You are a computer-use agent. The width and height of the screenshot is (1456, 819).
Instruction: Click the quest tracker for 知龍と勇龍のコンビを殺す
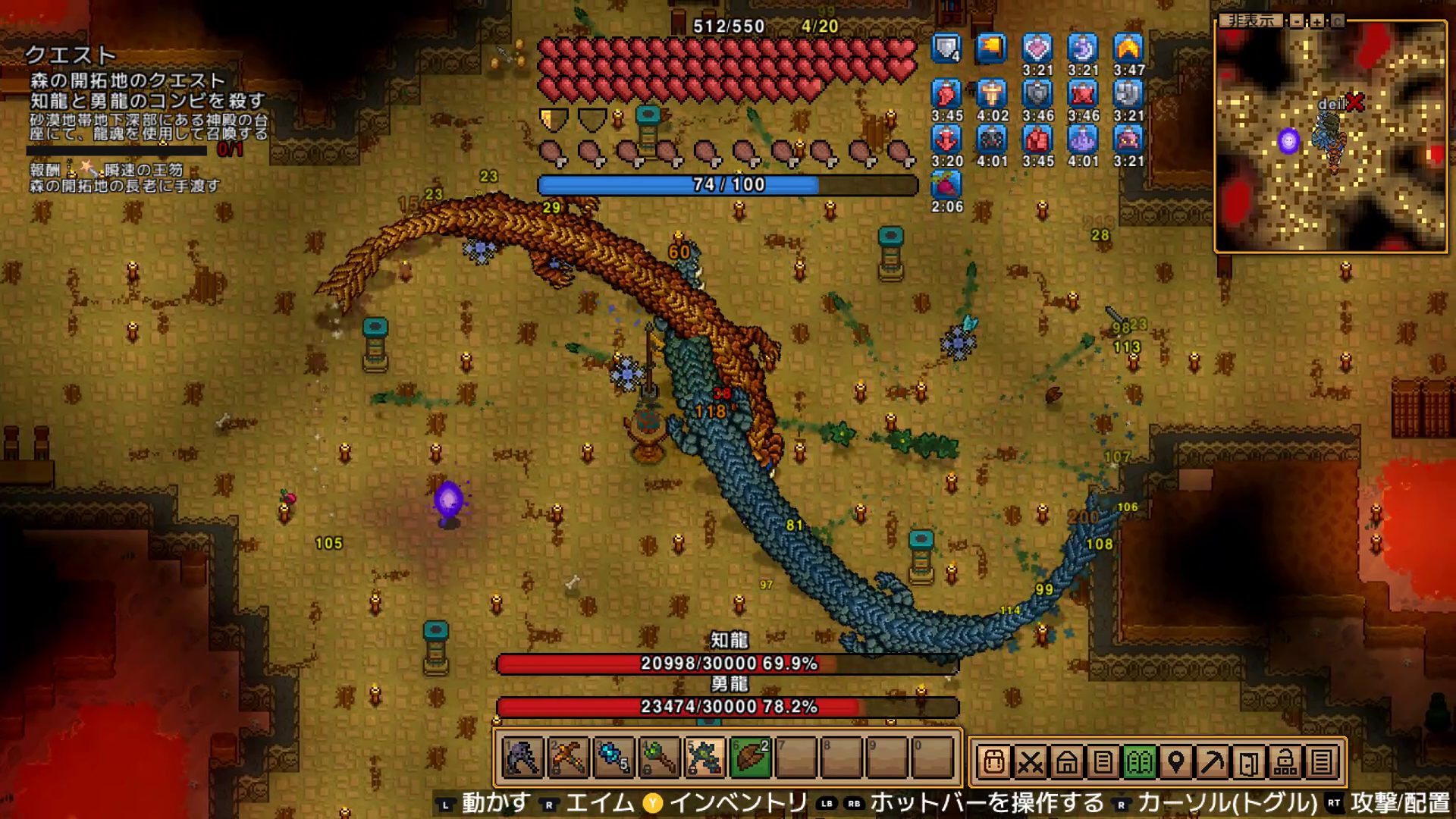[147, 100]
